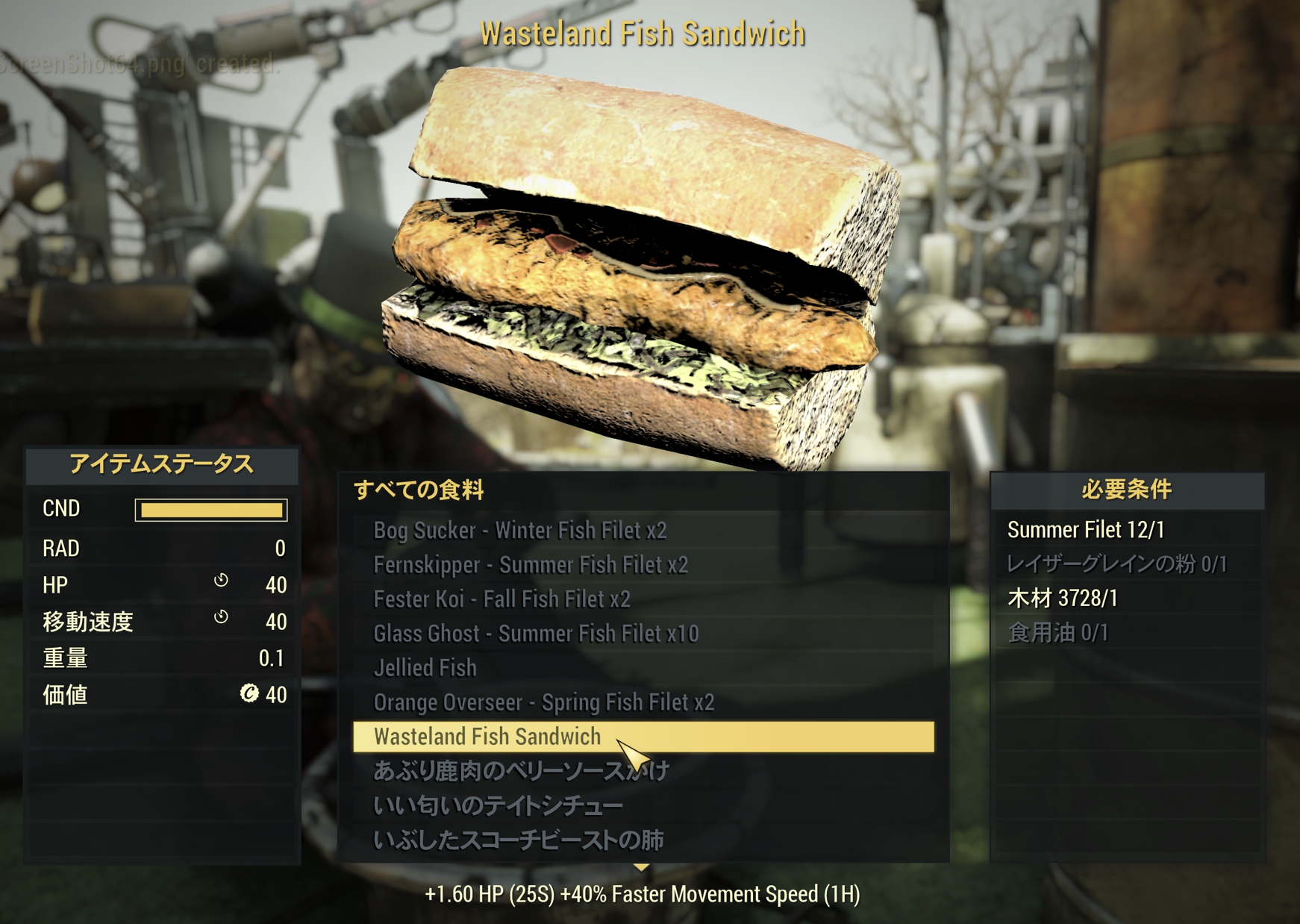Click あぶり鹿肉のベリーソースかけ recipe
The image size is (1300, 924).
522,771
